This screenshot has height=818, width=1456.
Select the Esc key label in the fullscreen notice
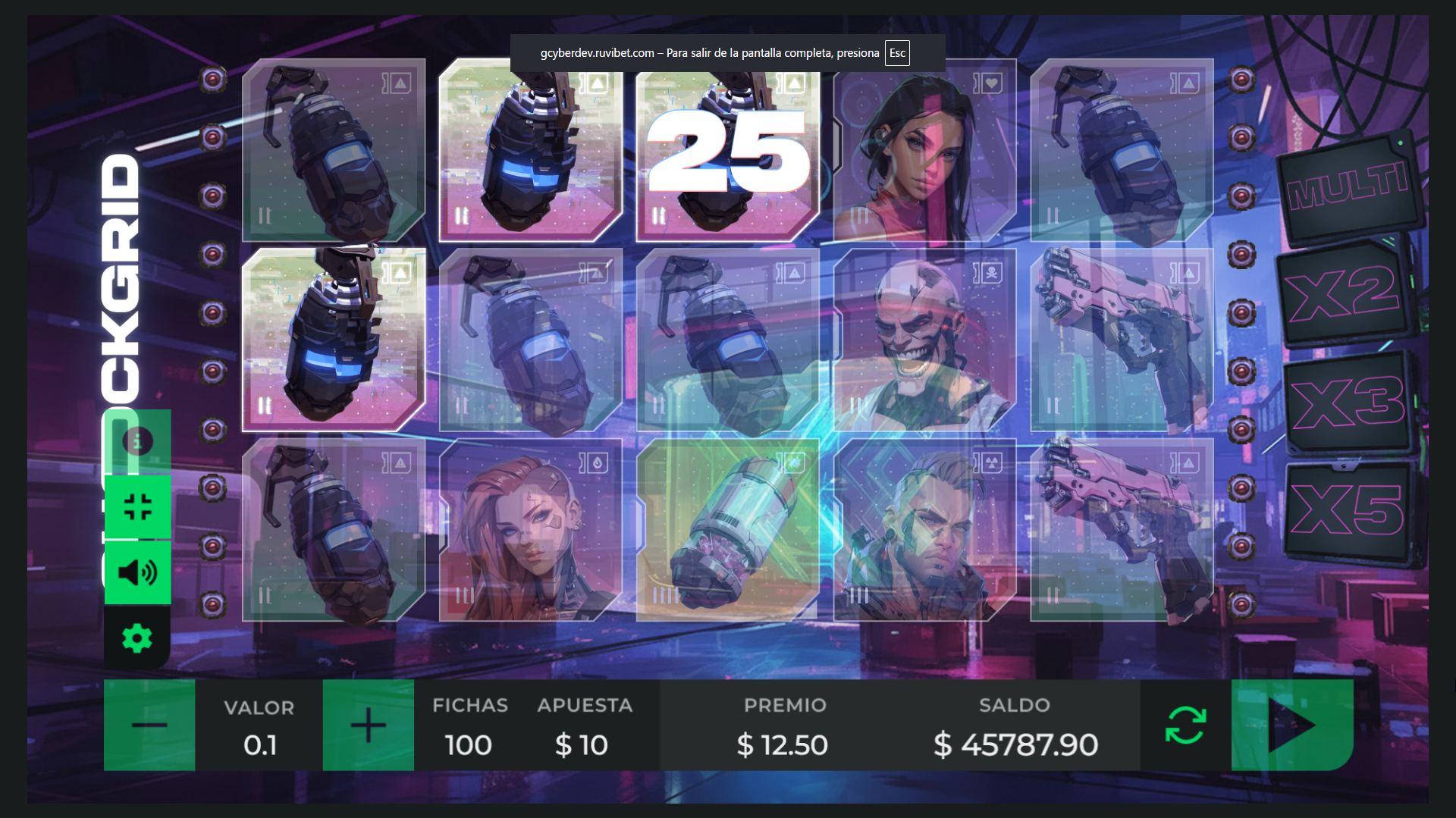(897, 53)
